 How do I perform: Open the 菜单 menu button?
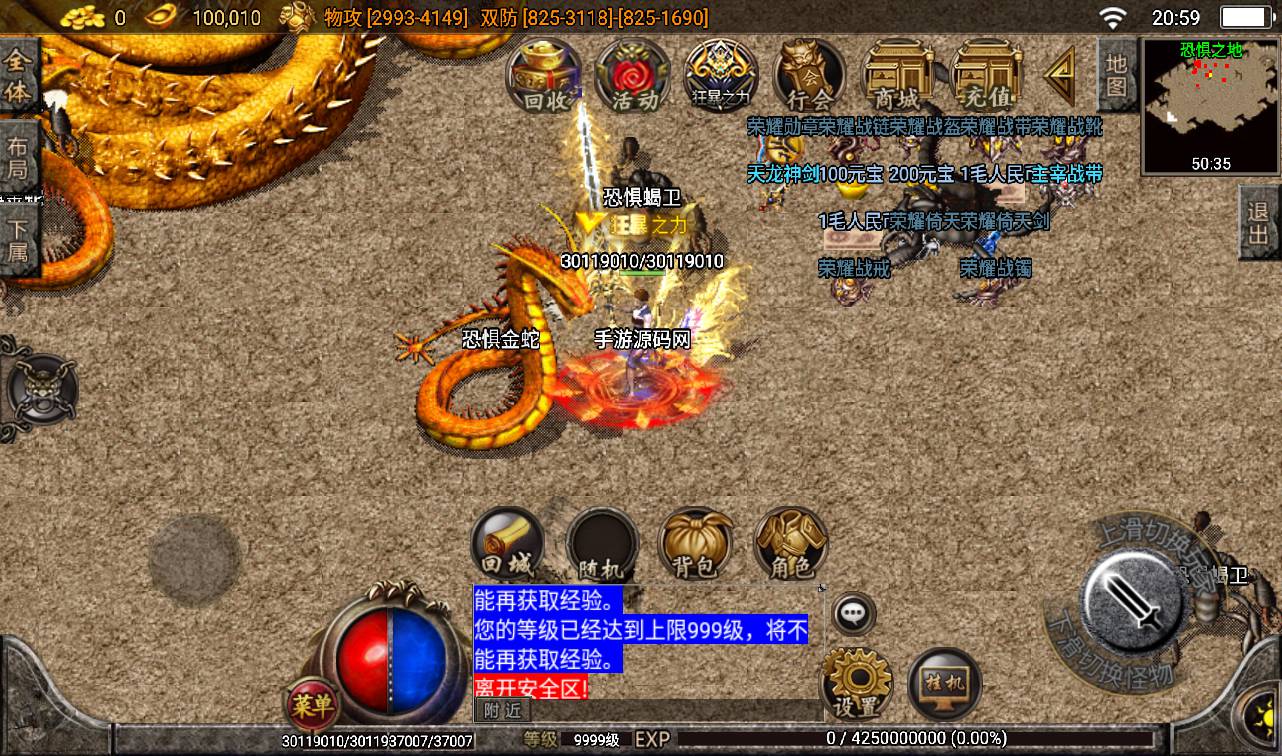pos(312,705)
